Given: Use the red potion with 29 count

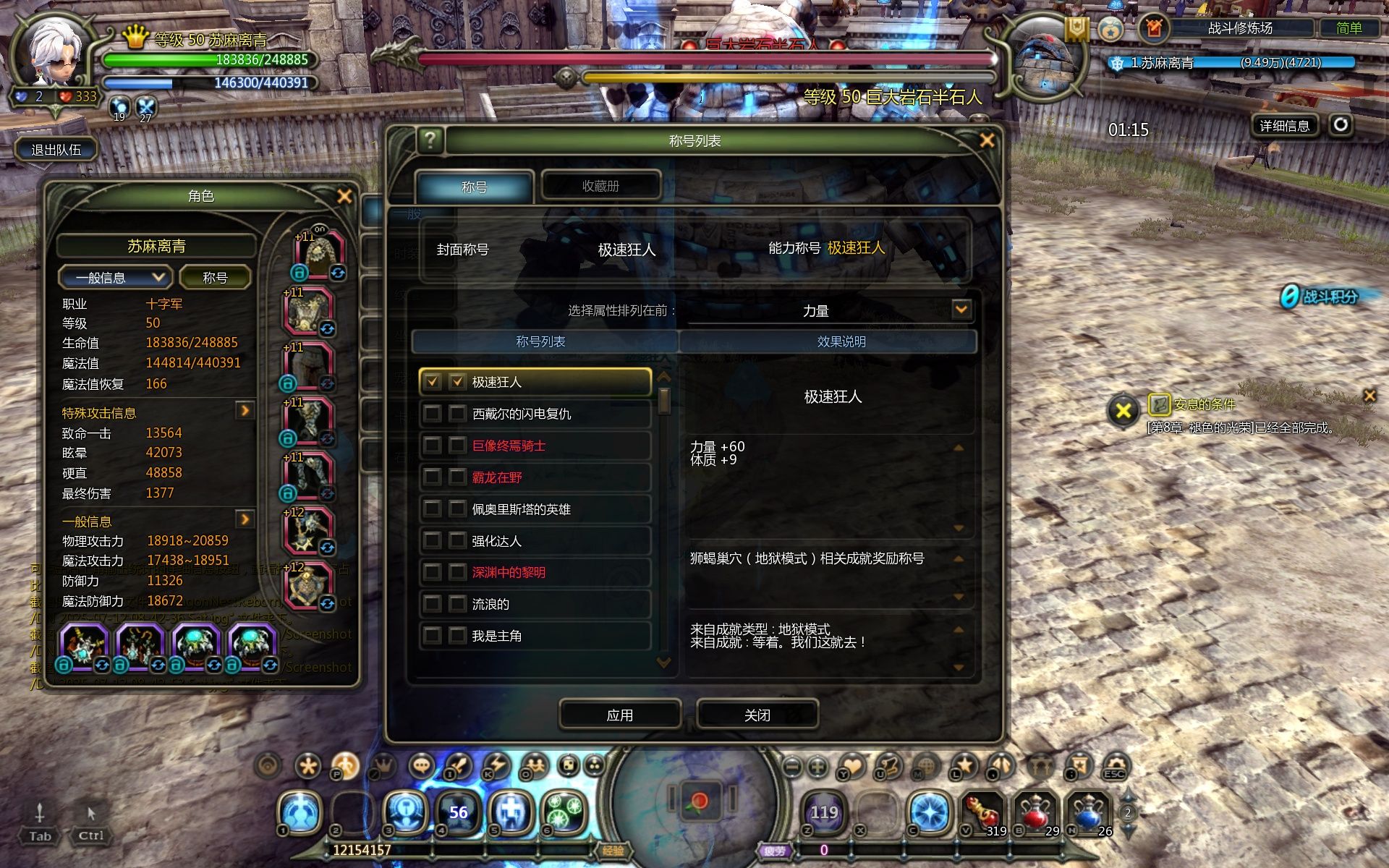Looking at the screenshot, I should pyautogui.click(x=1035, y=813).
